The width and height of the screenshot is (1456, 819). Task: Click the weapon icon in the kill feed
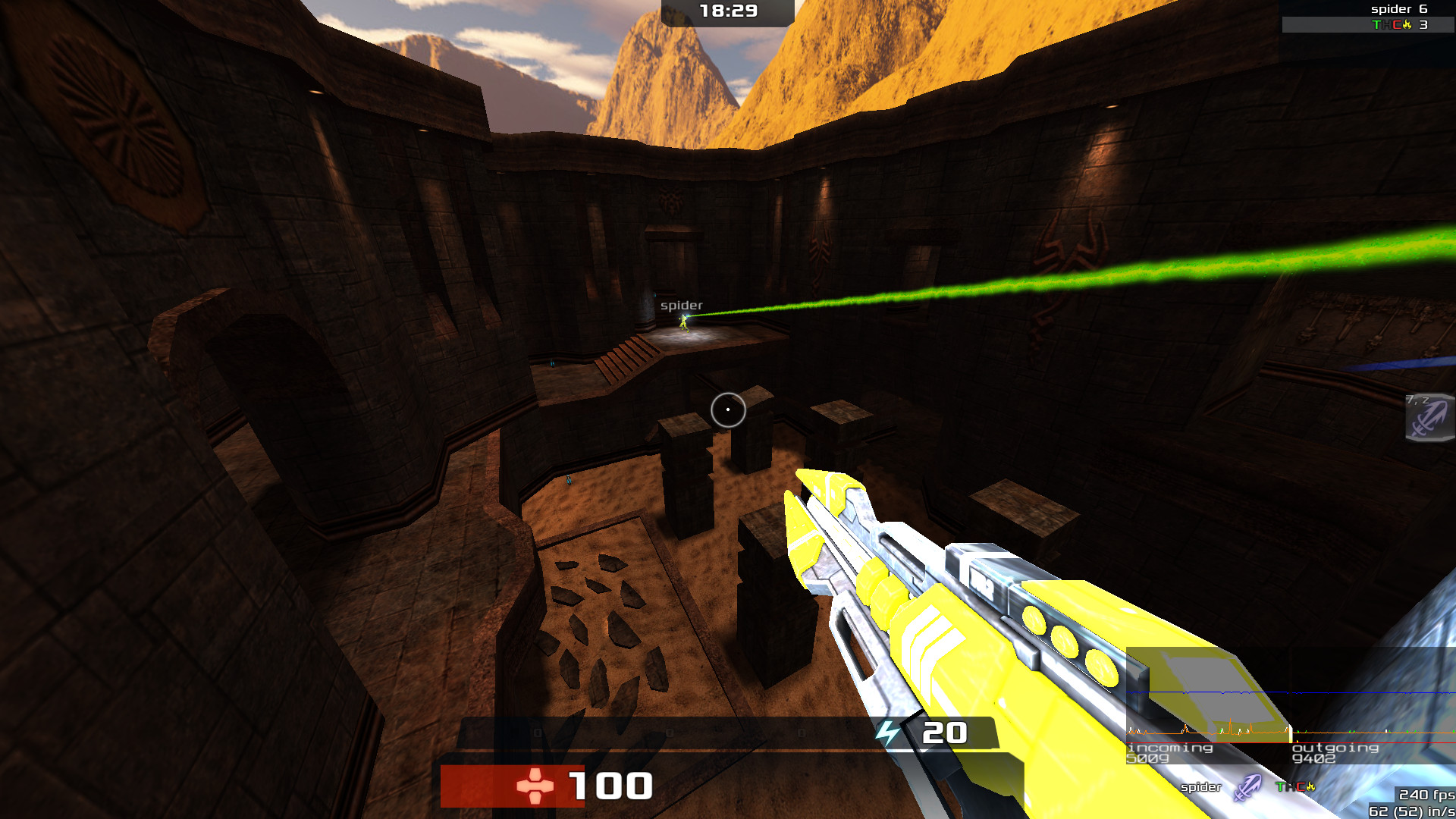pos(1247,787)
